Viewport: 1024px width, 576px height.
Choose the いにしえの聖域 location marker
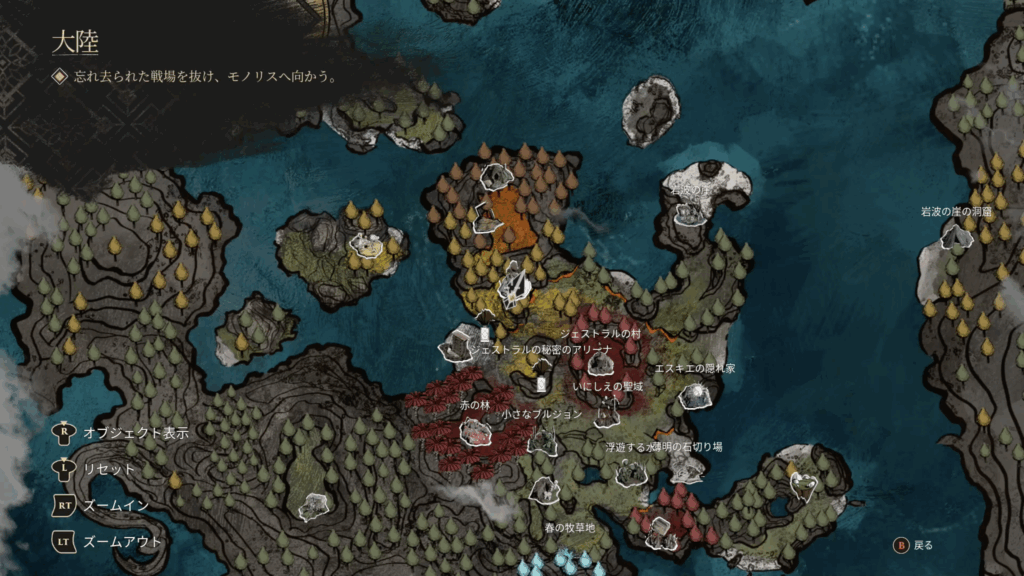[607, 412]
